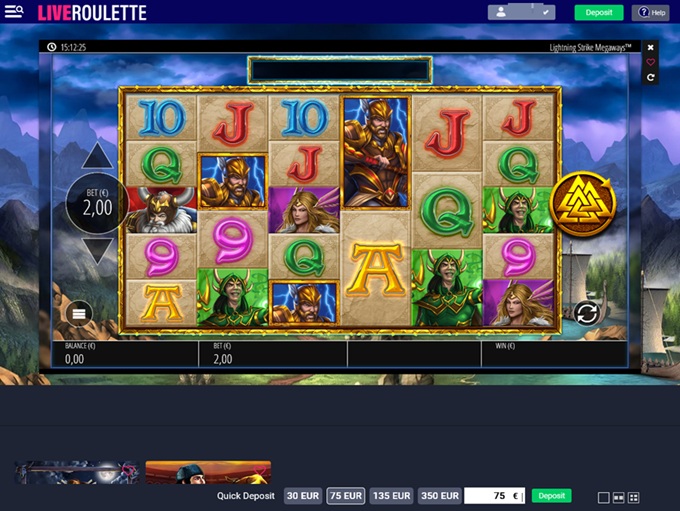
Task: Spin the reels with the golden Valknut button
Action: point(582,204)
